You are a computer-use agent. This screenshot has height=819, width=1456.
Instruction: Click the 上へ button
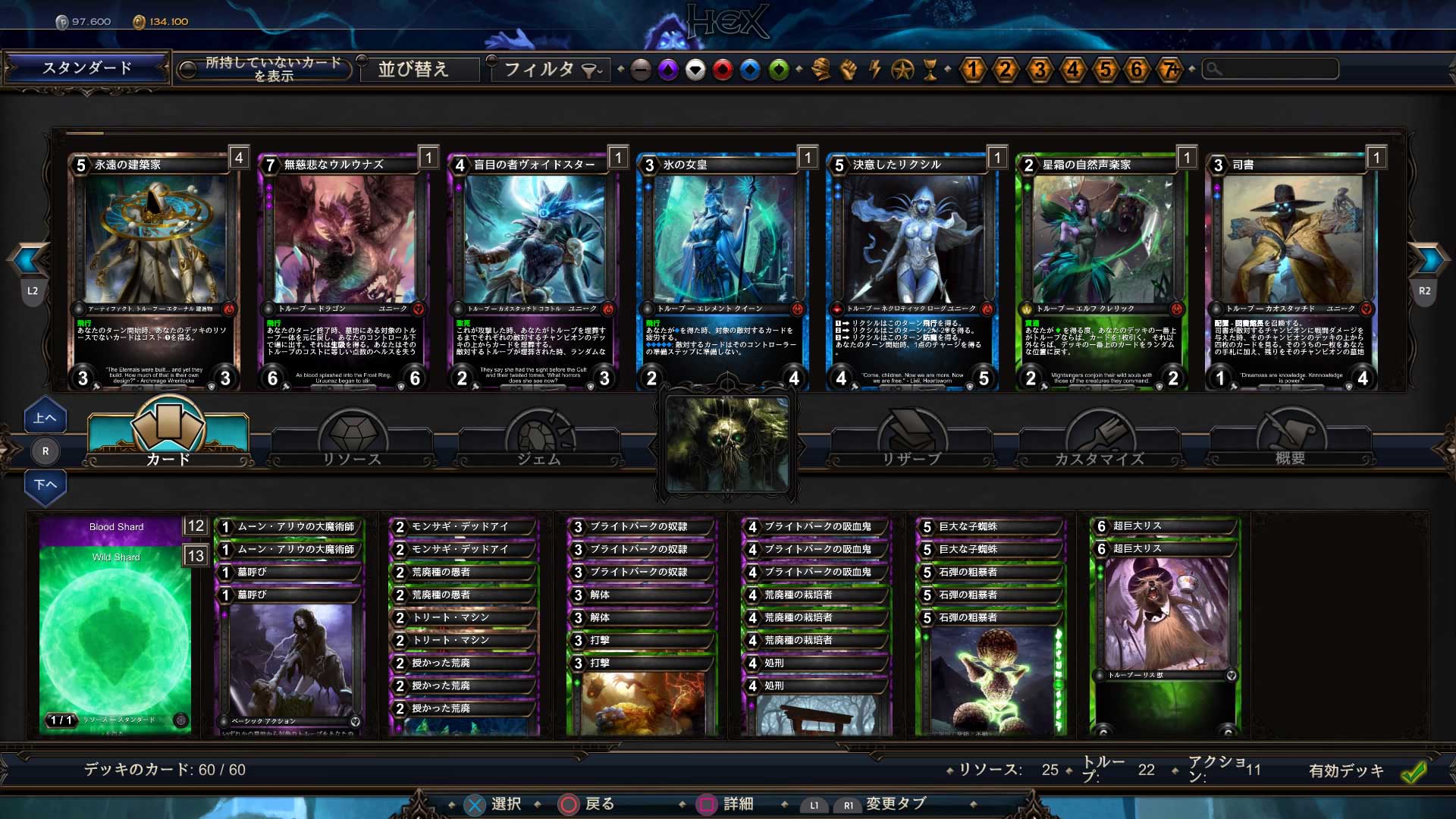(x=45, y=416)
